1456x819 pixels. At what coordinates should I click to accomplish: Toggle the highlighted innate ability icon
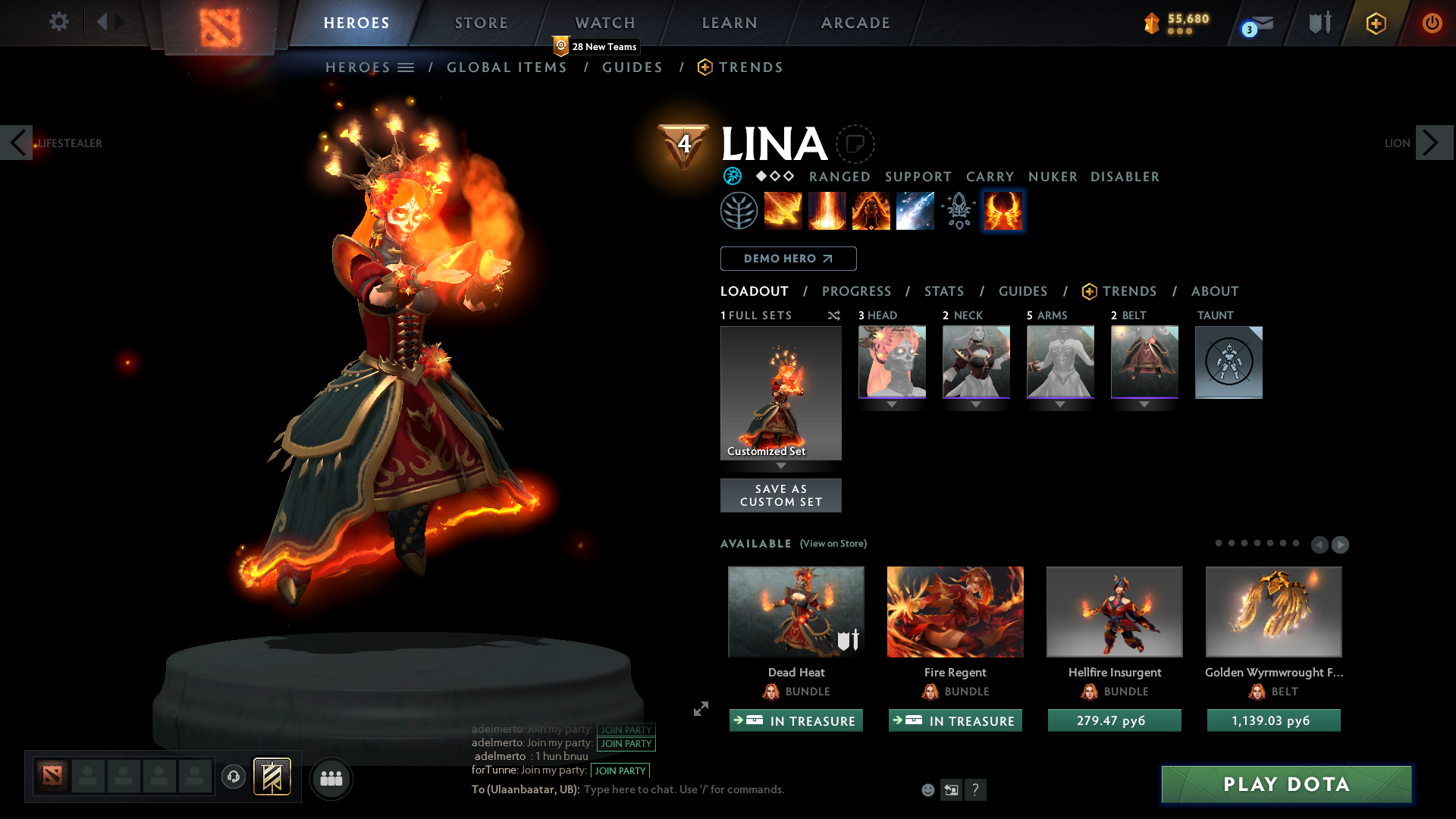(x=1003, y=211)
